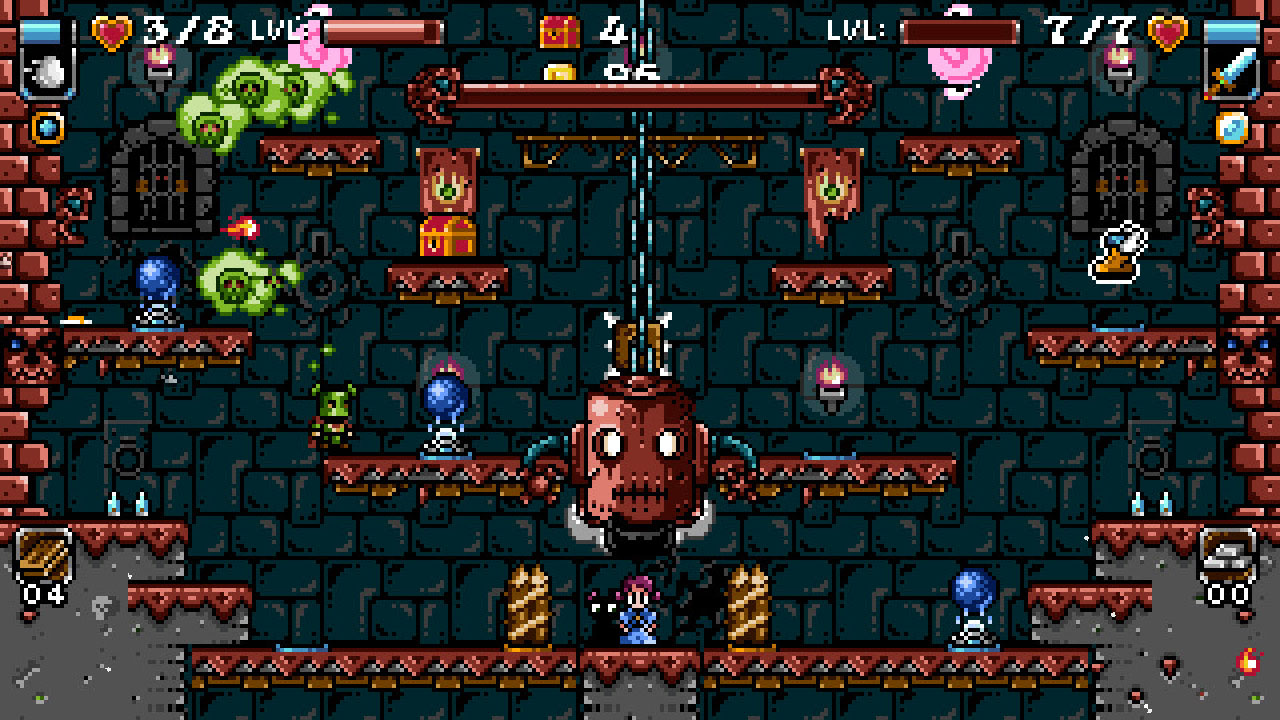Click the treasure chest counter icon top center
1280x720 pixels.
click(557, 30)
